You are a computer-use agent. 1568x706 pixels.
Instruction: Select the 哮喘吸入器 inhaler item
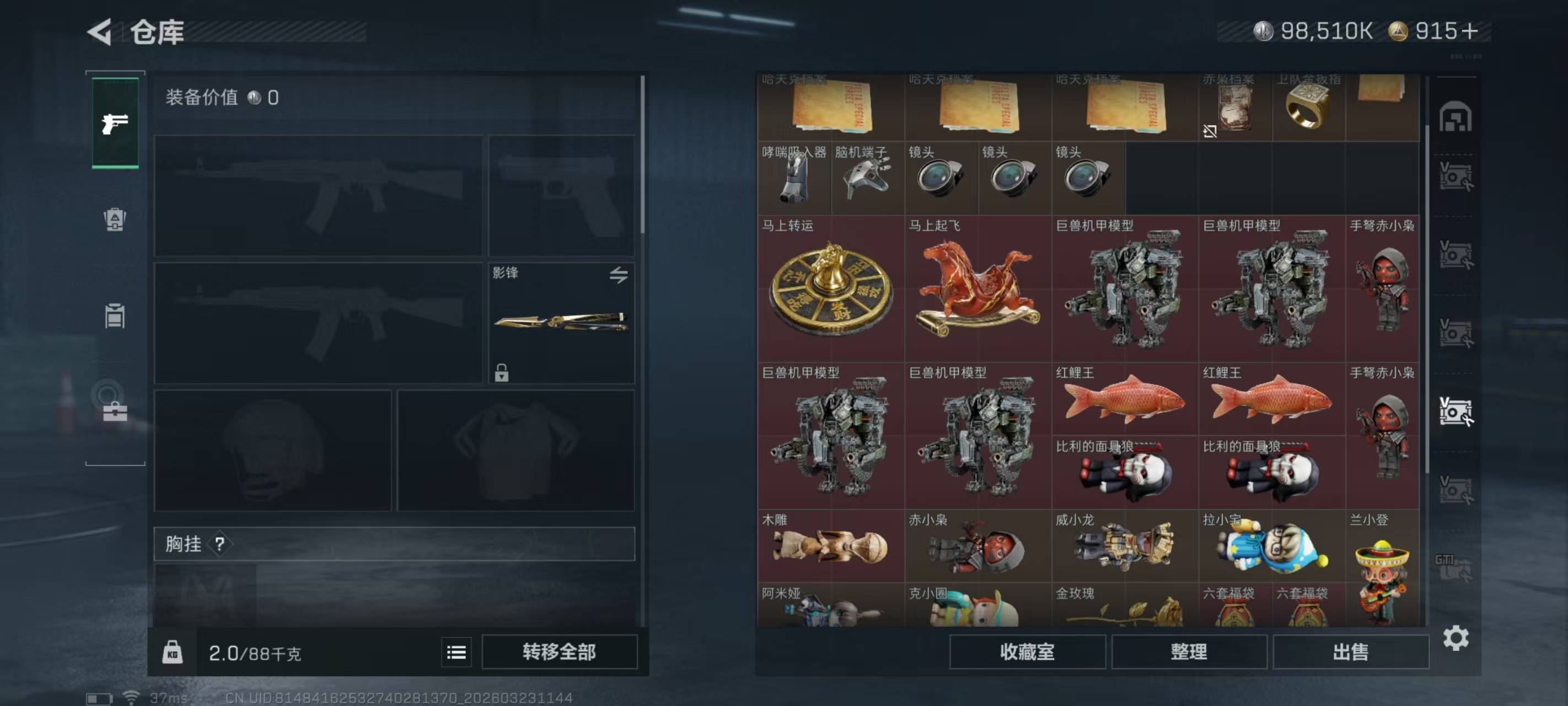[x=794, y=178]
